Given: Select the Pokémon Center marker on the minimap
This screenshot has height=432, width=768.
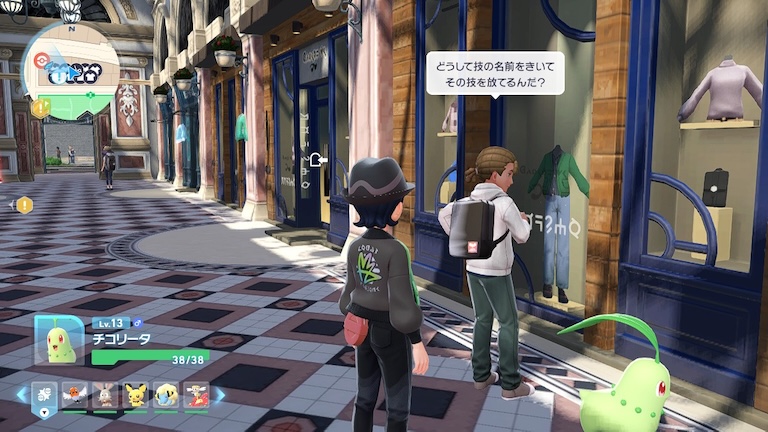Looking at the screenshot, I should (39, 59).
